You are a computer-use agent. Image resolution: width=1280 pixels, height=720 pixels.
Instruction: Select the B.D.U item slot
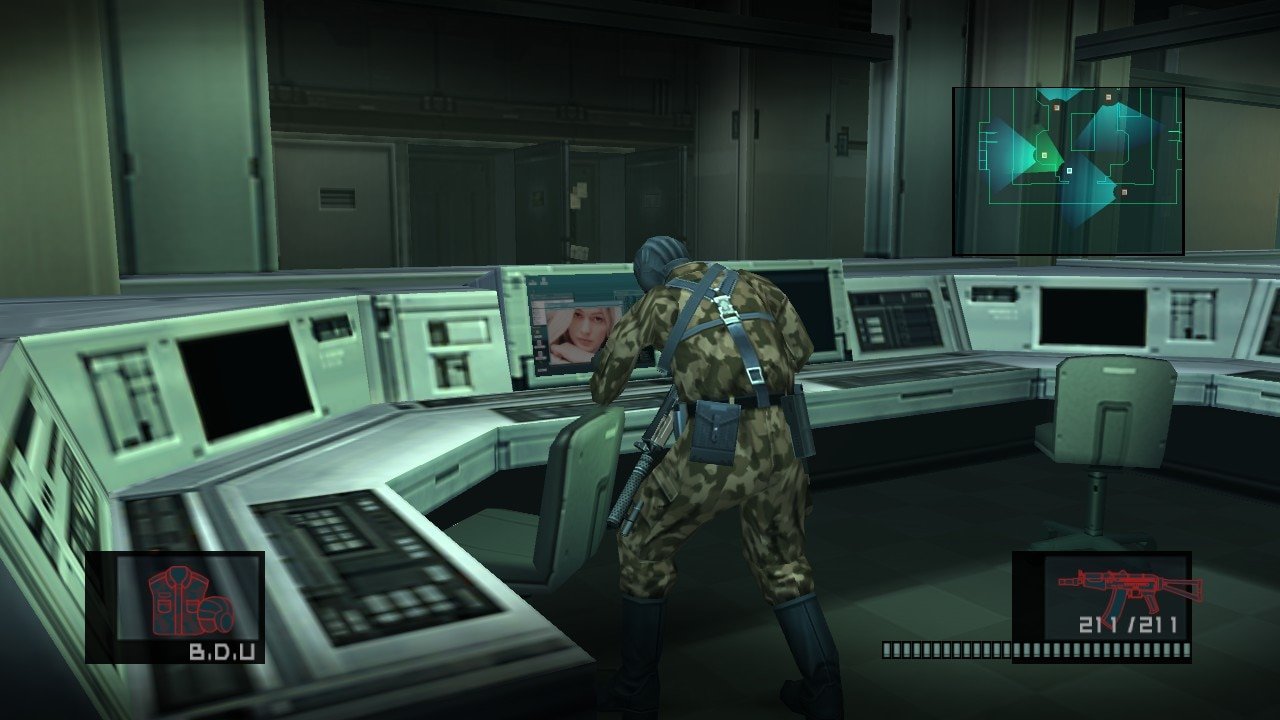click(175, 606)
